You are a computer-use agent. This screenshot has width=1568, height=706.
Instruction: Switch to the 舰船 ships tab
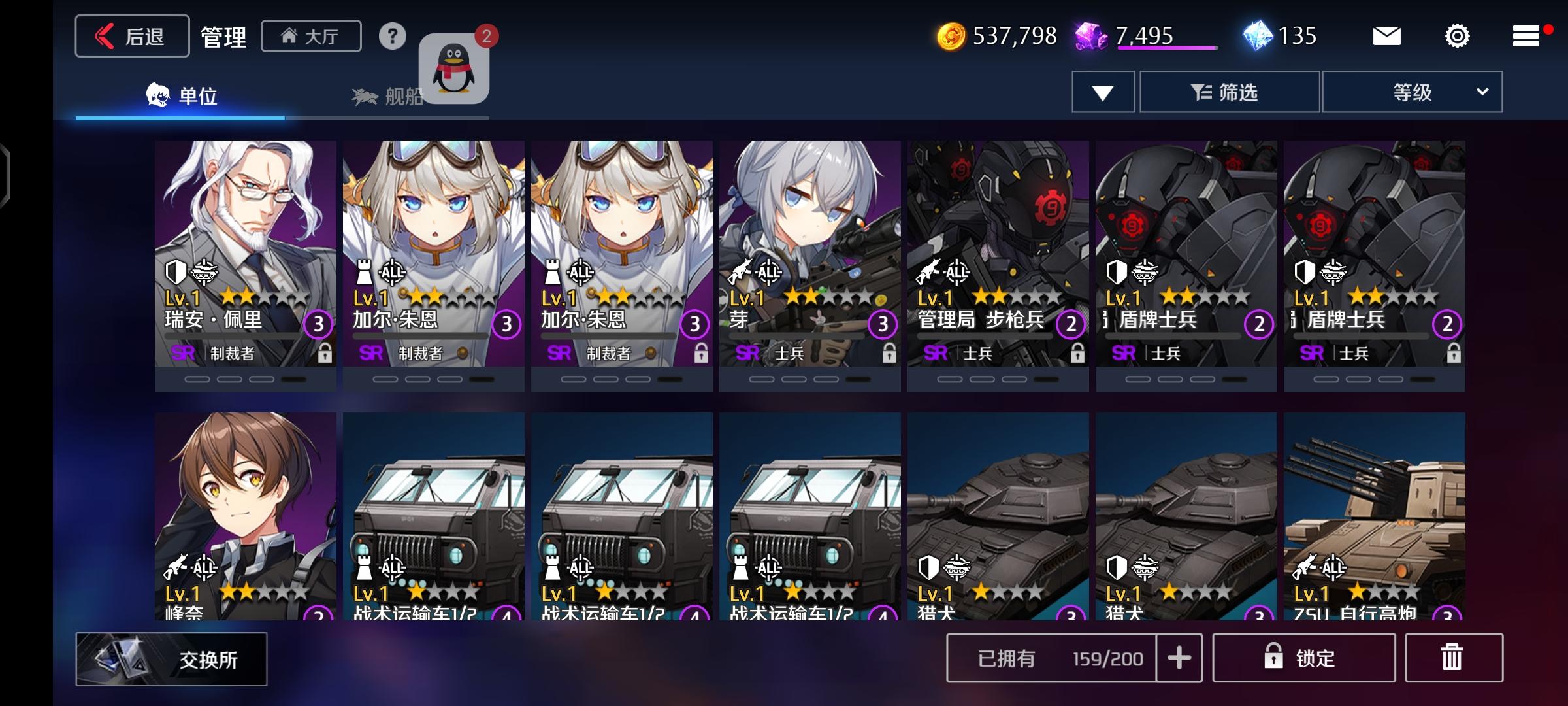[392, 95]
